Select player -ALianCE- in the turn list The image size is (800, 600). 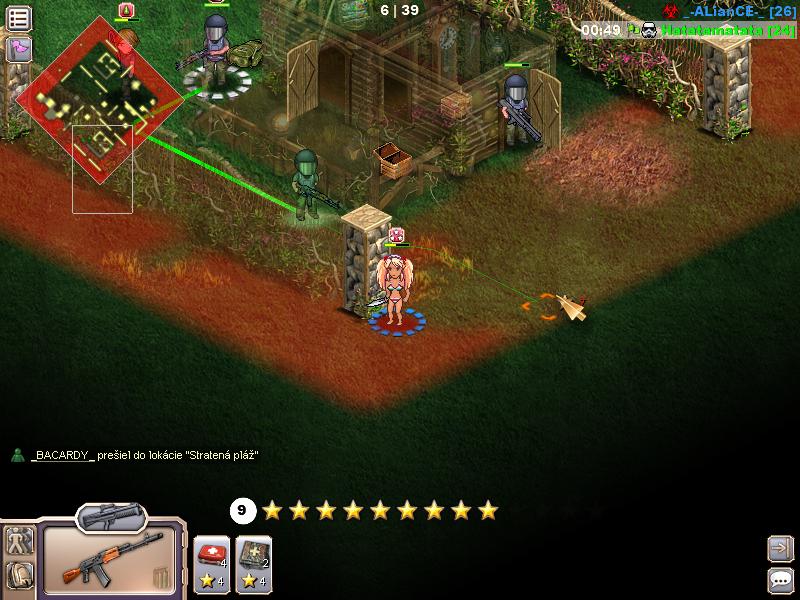click(730, 11)
